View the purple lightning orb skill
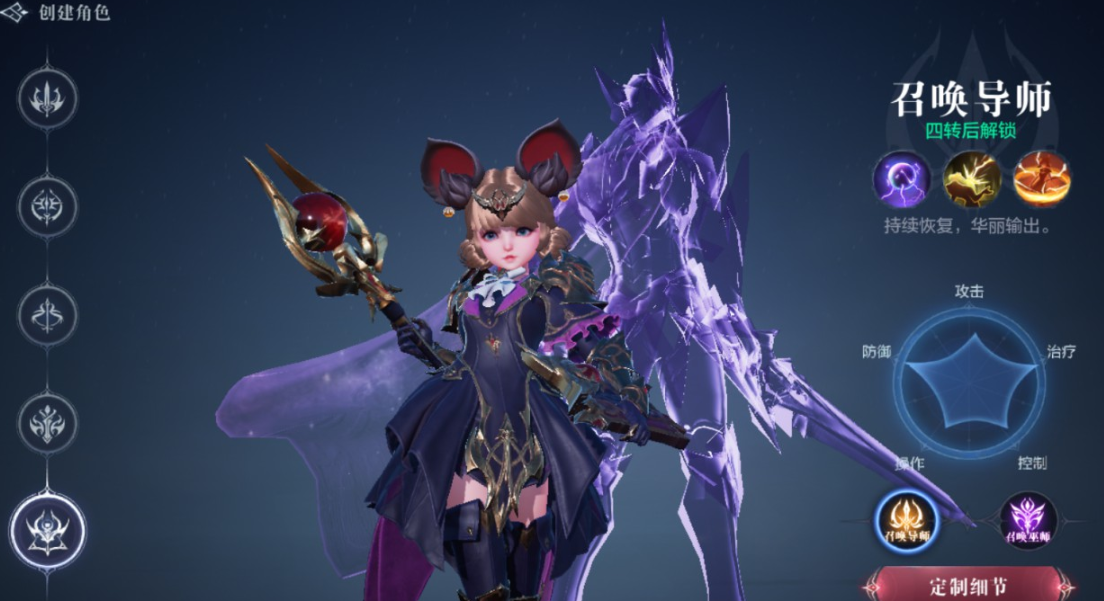The width and height of the screenshot is (1104, 601). (902, 180)
